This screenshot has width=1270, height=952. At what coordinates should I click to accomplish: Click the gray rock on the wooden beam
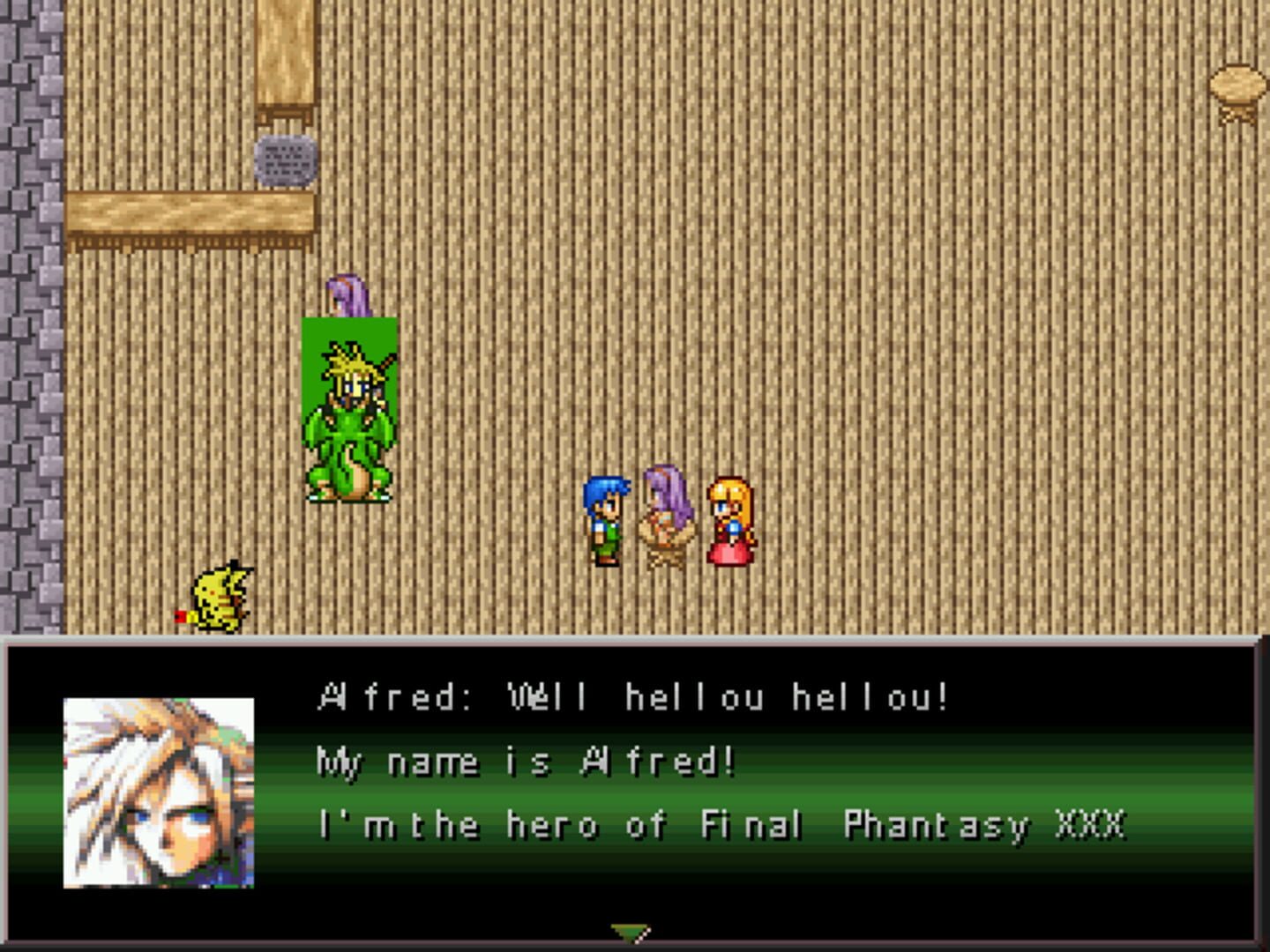[x=284, y=161]
